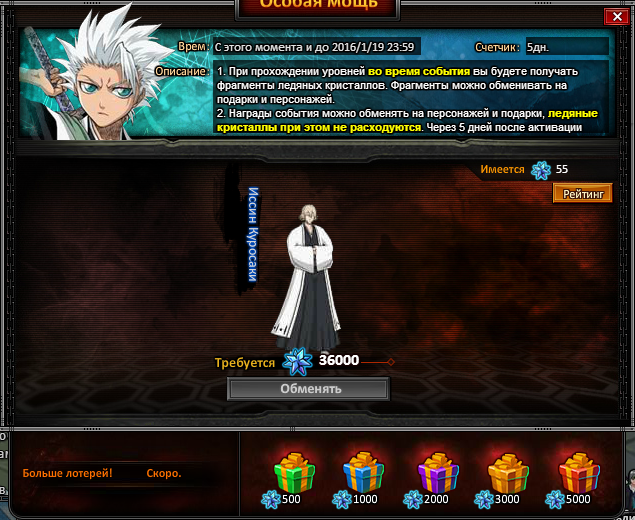Open the Рейтинг ranking list
Screen dimensions: 635x520
(x=582, y=194)
